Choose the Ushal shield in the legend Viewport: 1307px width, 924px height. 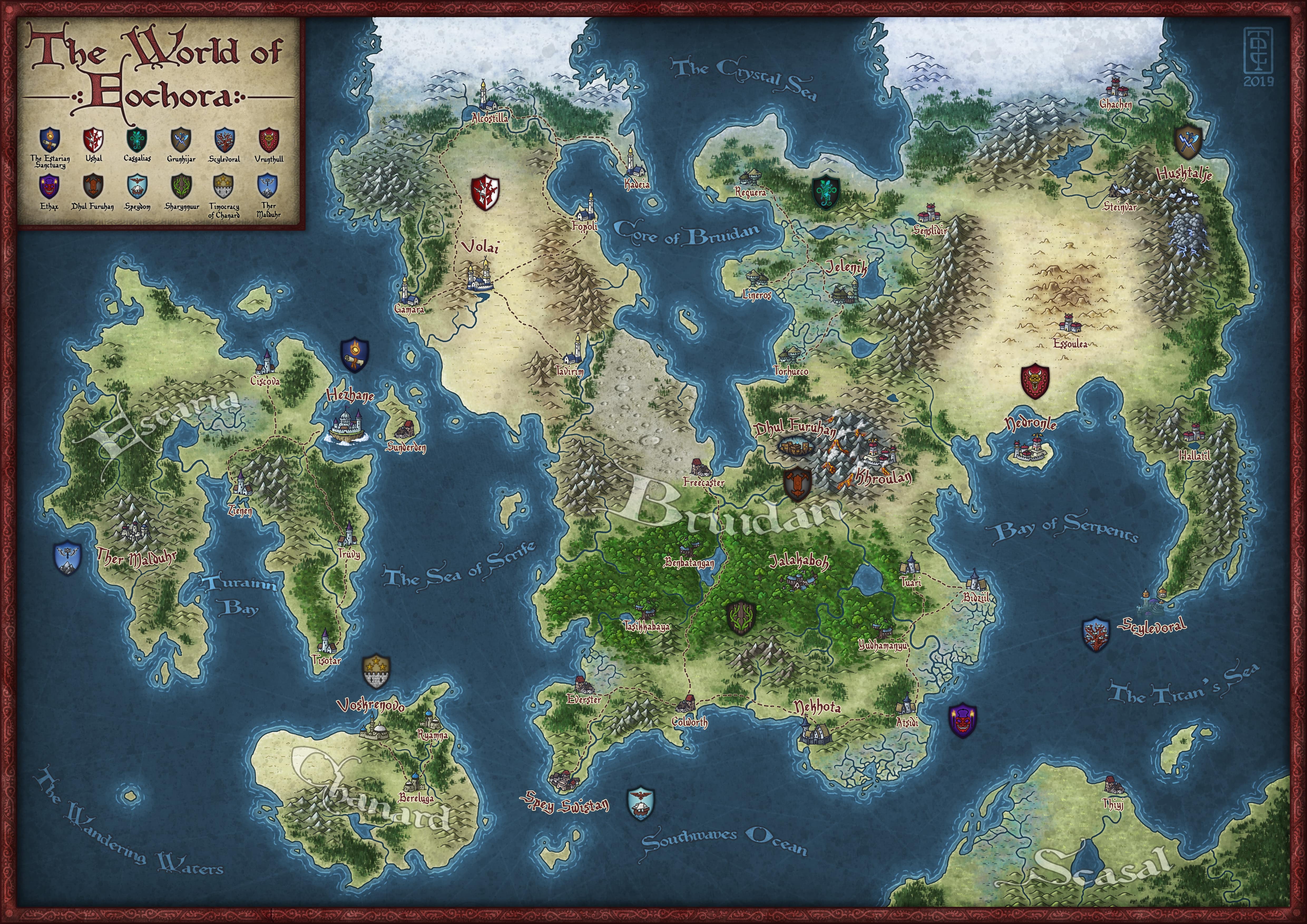pos(93,139)
